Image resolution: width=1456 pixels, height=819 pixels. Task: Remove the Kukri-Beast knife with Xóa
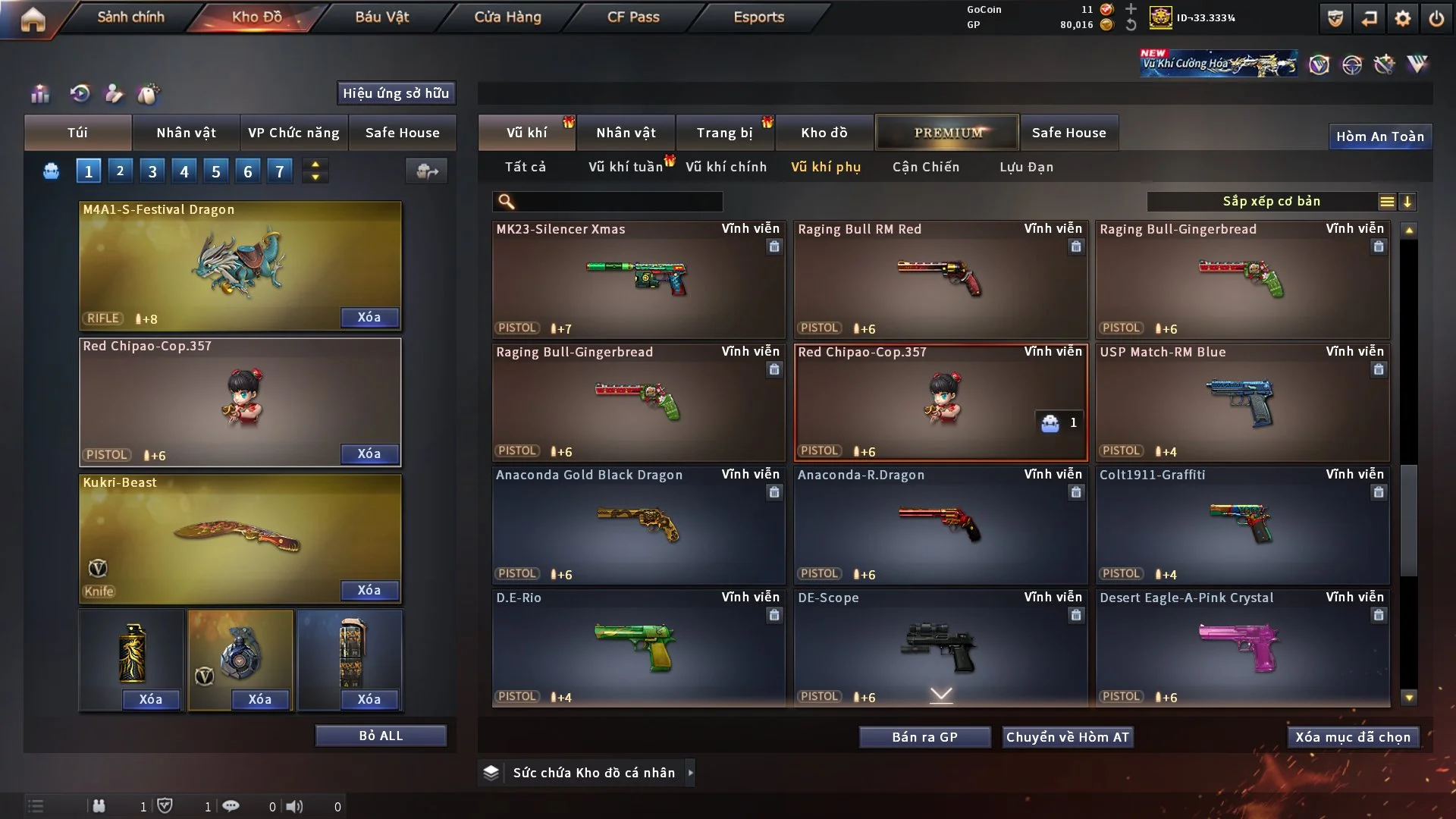coord(369,590)
